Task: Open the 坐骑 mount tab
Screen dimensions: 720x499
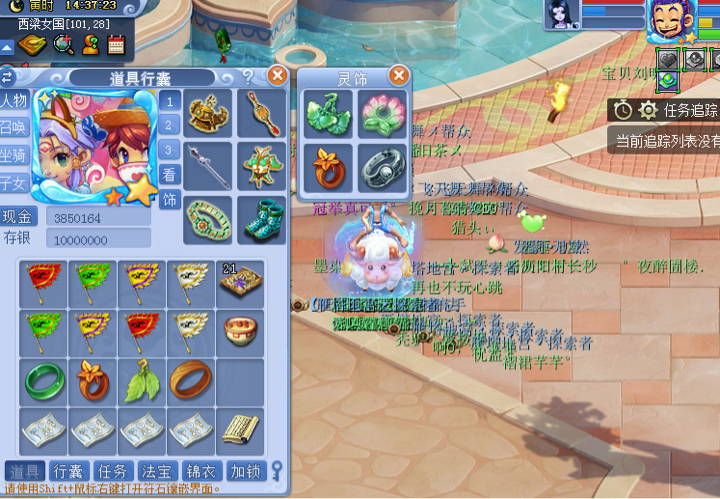Action: point(15,155)
